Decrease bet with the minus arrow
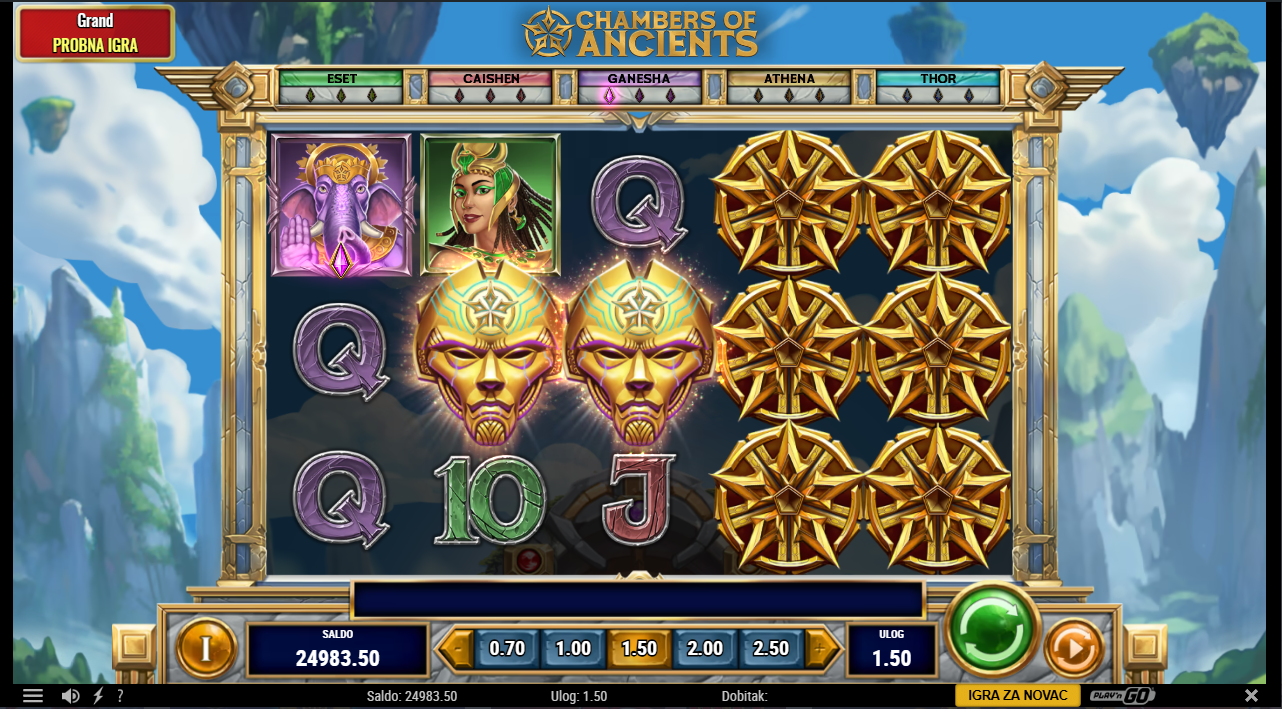This screenshot has width=1282, height=709. click(456, 649)
